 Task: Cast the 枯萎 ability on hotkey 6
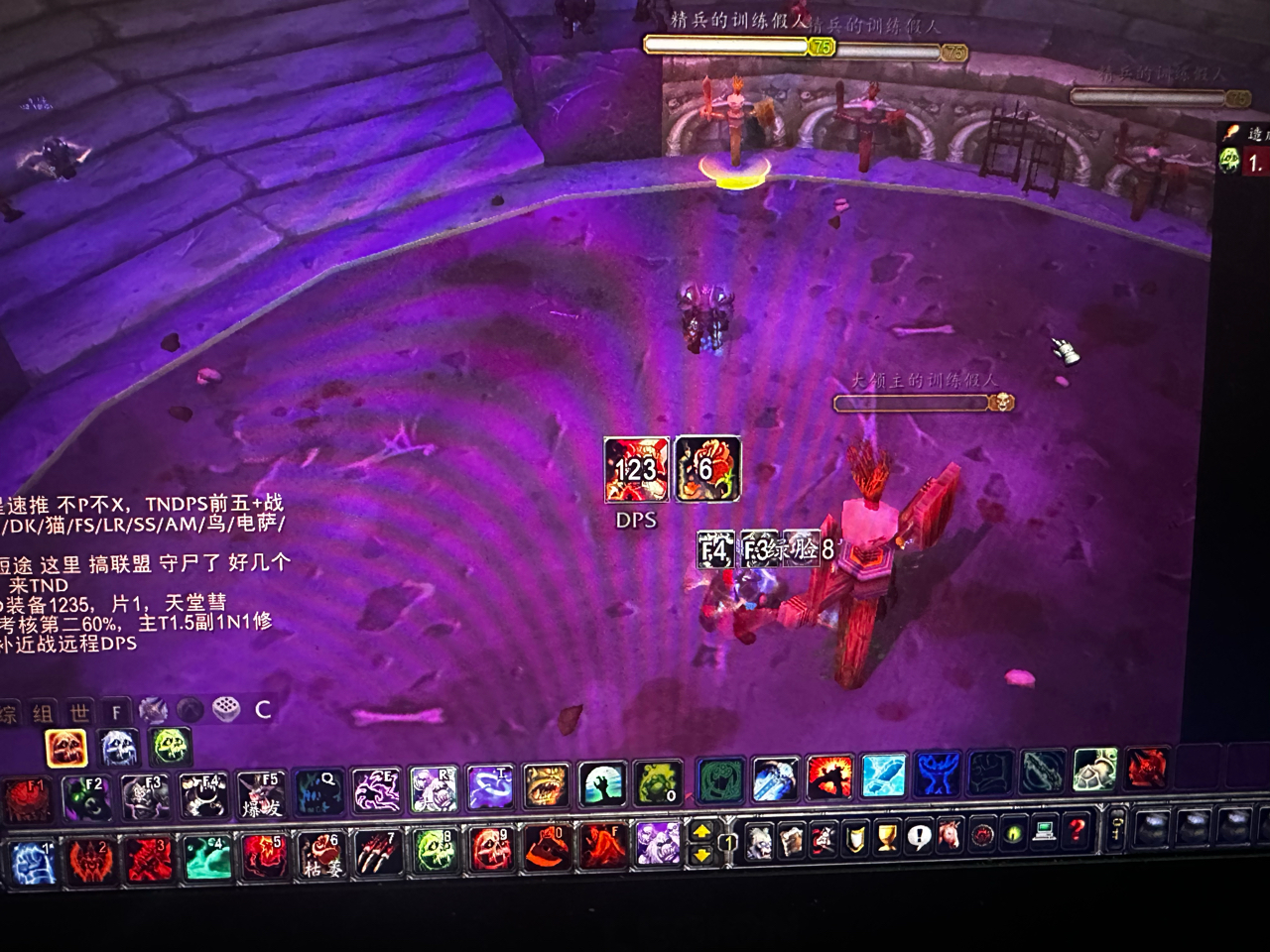[x=322, y=855]
